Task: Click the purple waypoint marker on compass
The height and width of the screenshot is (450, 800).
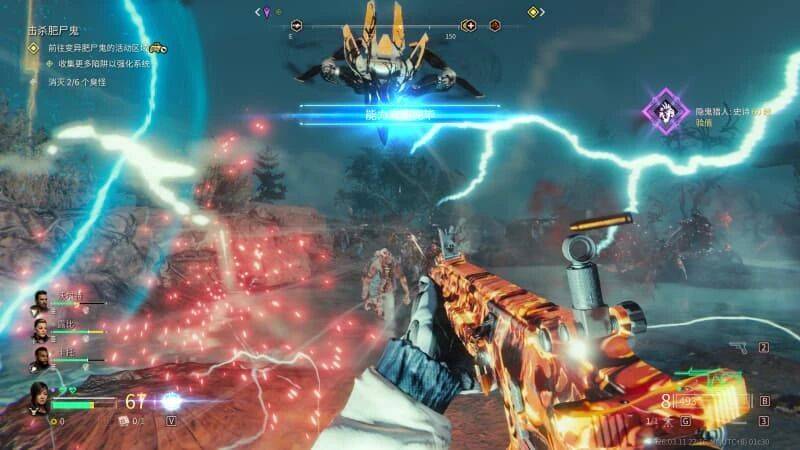Action: tap(265, 13)
